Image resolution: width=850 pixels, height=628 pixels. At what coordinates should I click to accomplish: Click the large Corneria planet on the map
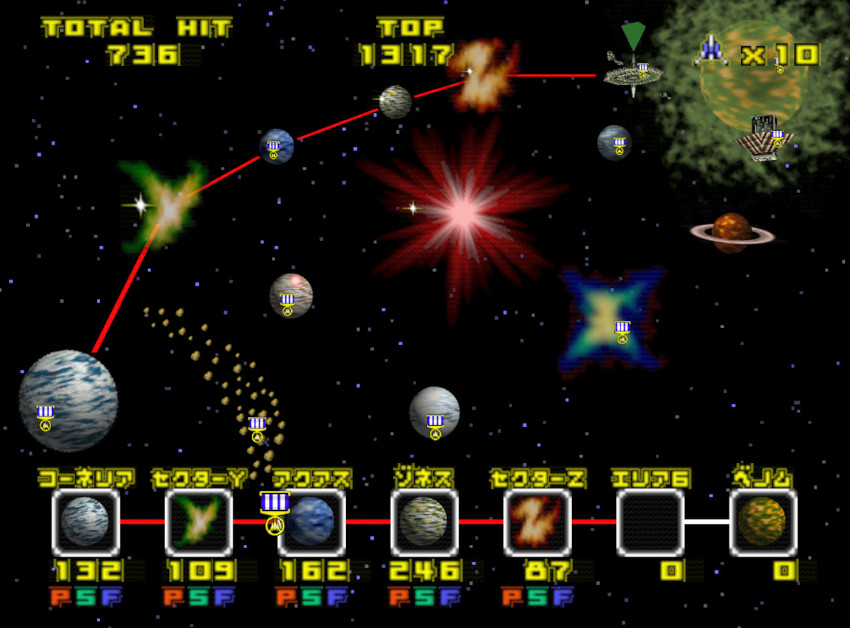pos(68,400)
